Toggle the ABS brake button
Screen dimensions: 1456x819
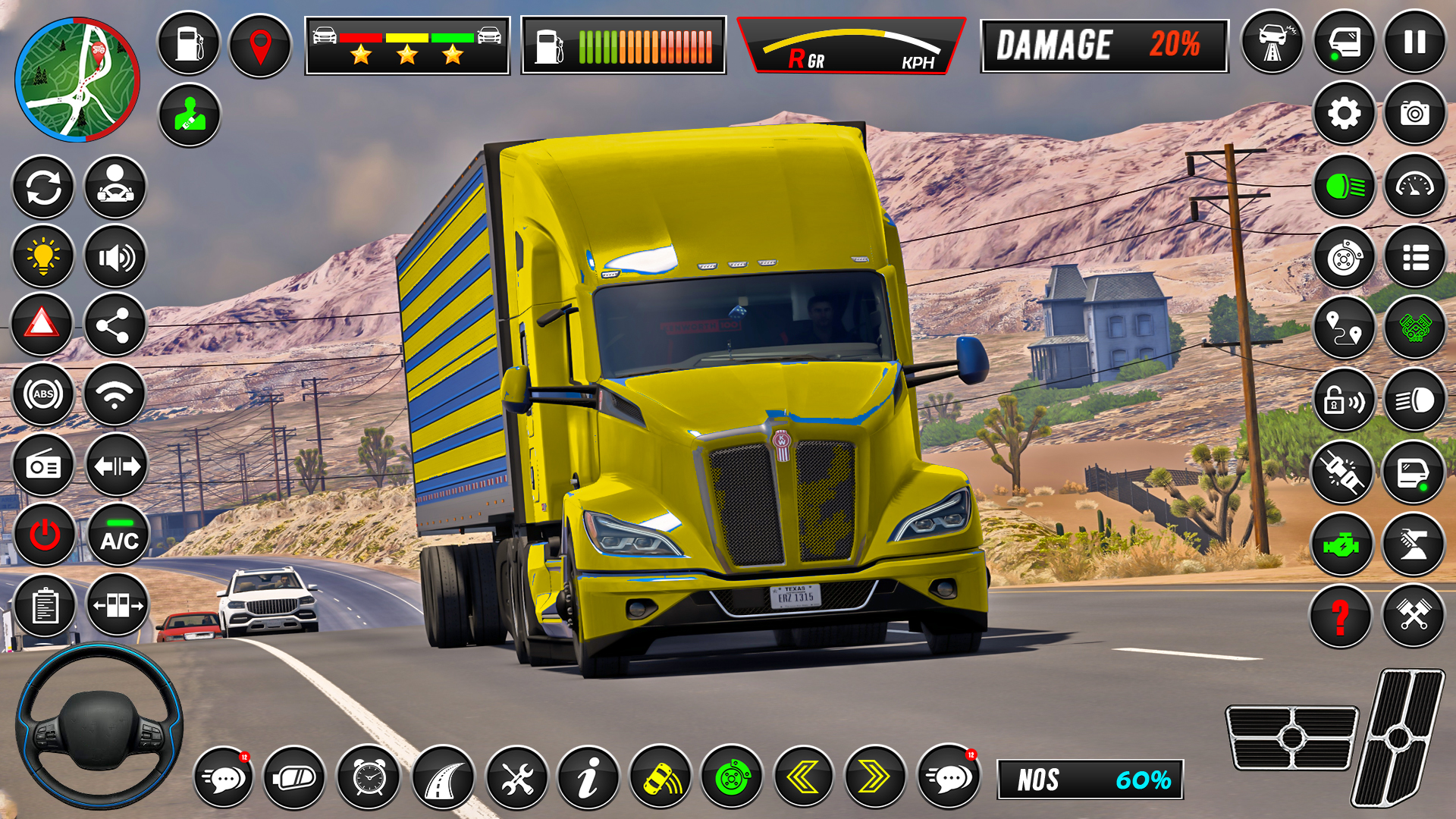point(43,394)
